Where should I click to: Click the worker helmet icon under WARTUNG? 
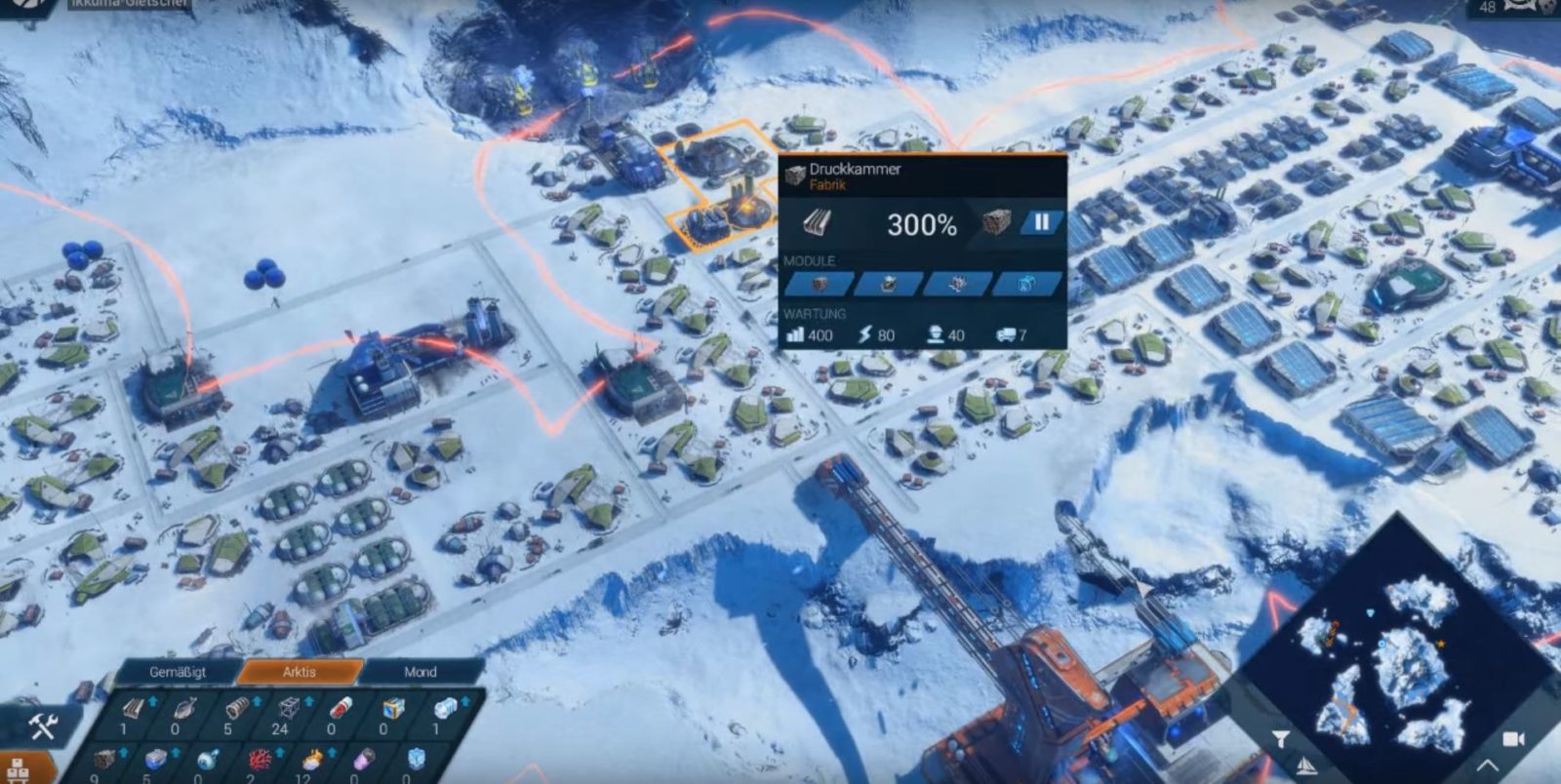[937, 334]
